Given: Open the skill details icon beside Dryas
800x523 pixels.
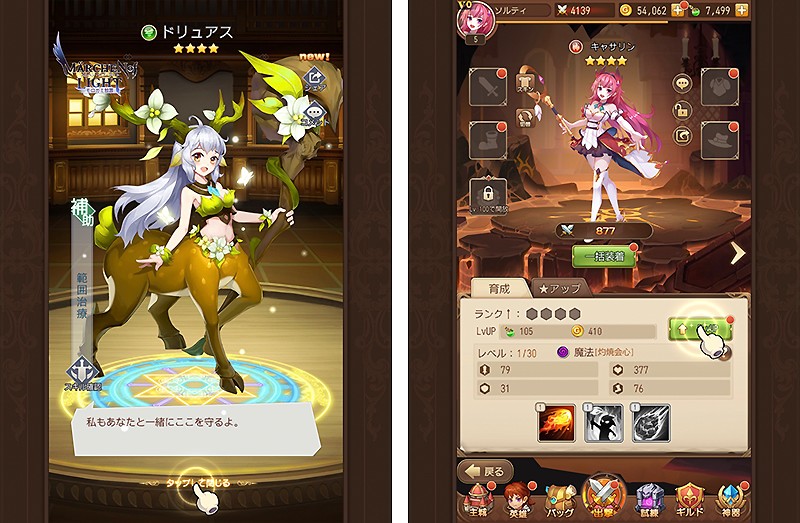Looking at the screenshot, I should pyautogui.click(x=83, y=374).
